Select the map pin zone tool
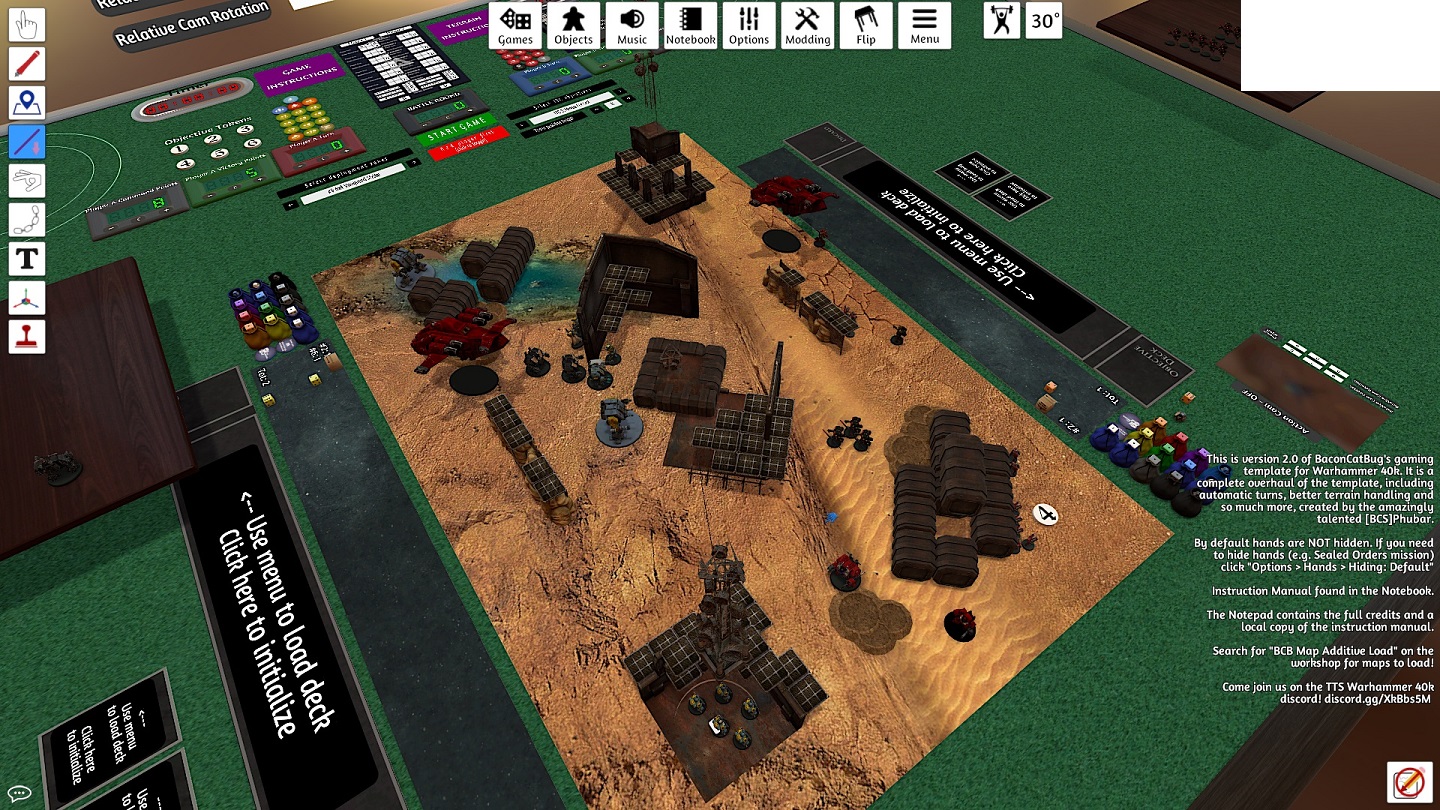This screenshot has height=810, width=1440. click(x=27, y=103)
